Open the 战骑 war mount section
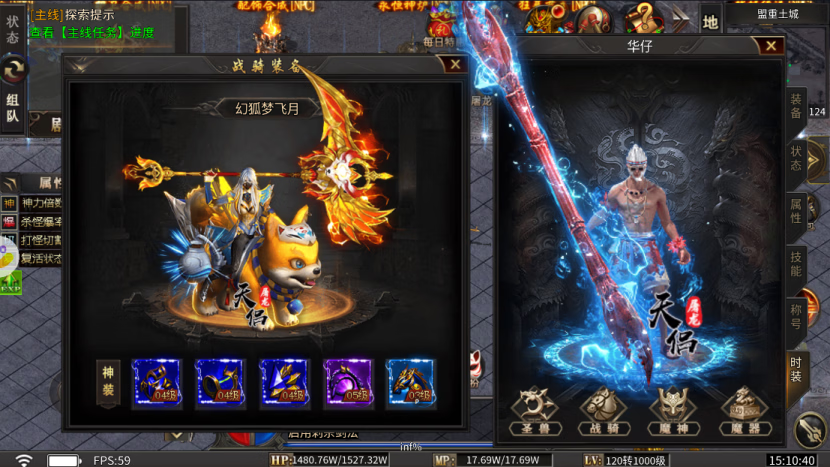Screen dimensions: 830x467 click(604, 411)
